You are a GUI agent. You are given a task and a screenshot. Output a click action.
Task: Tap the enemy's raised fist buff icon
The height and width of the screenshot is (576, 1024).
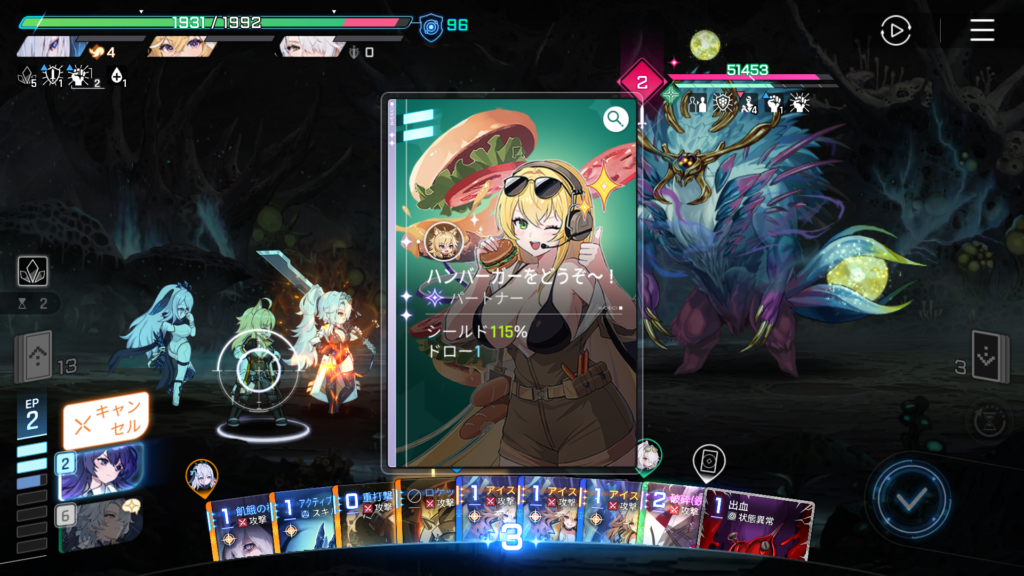772,103
